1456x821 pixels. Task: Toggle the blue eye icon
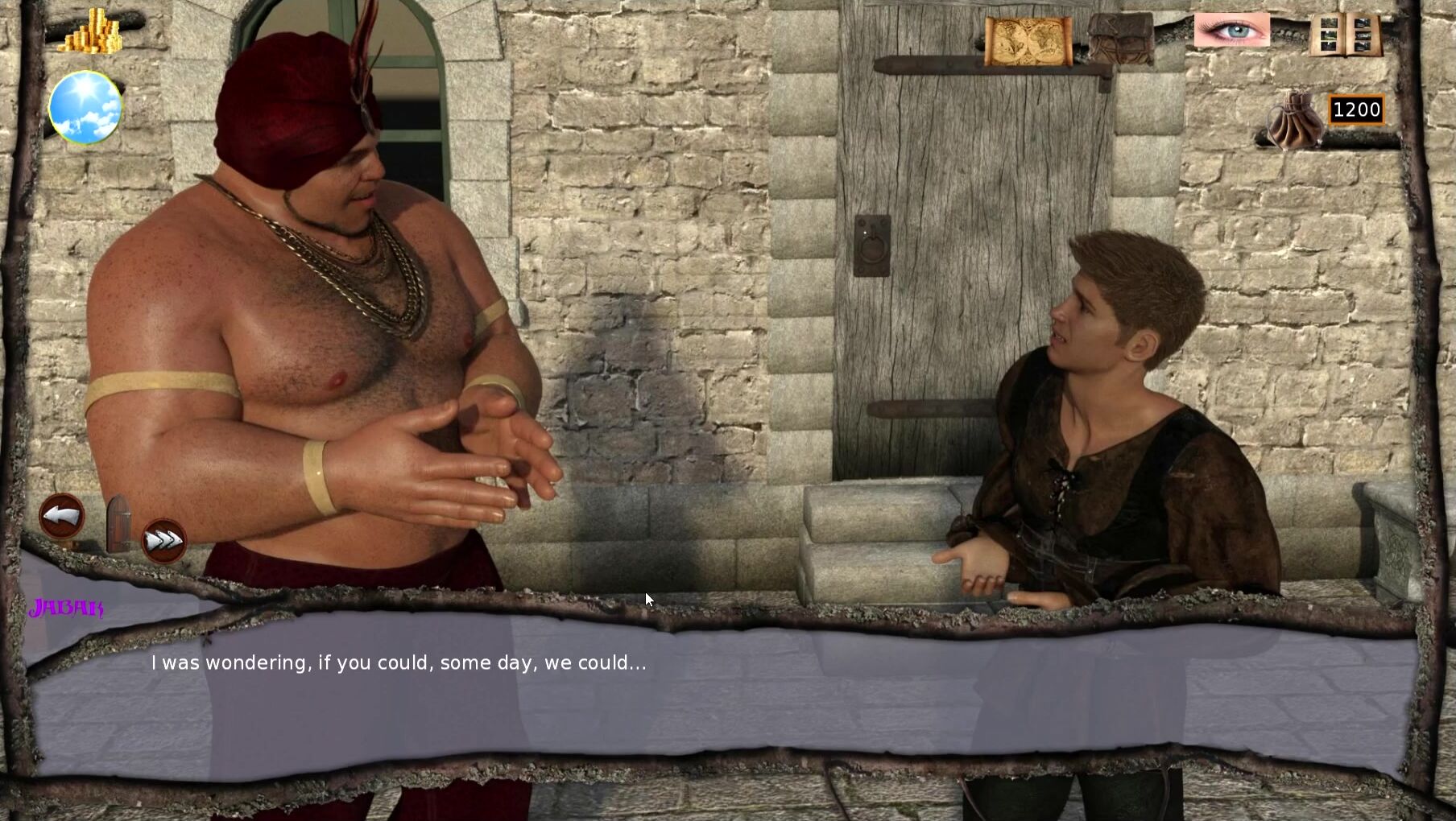1231,31
